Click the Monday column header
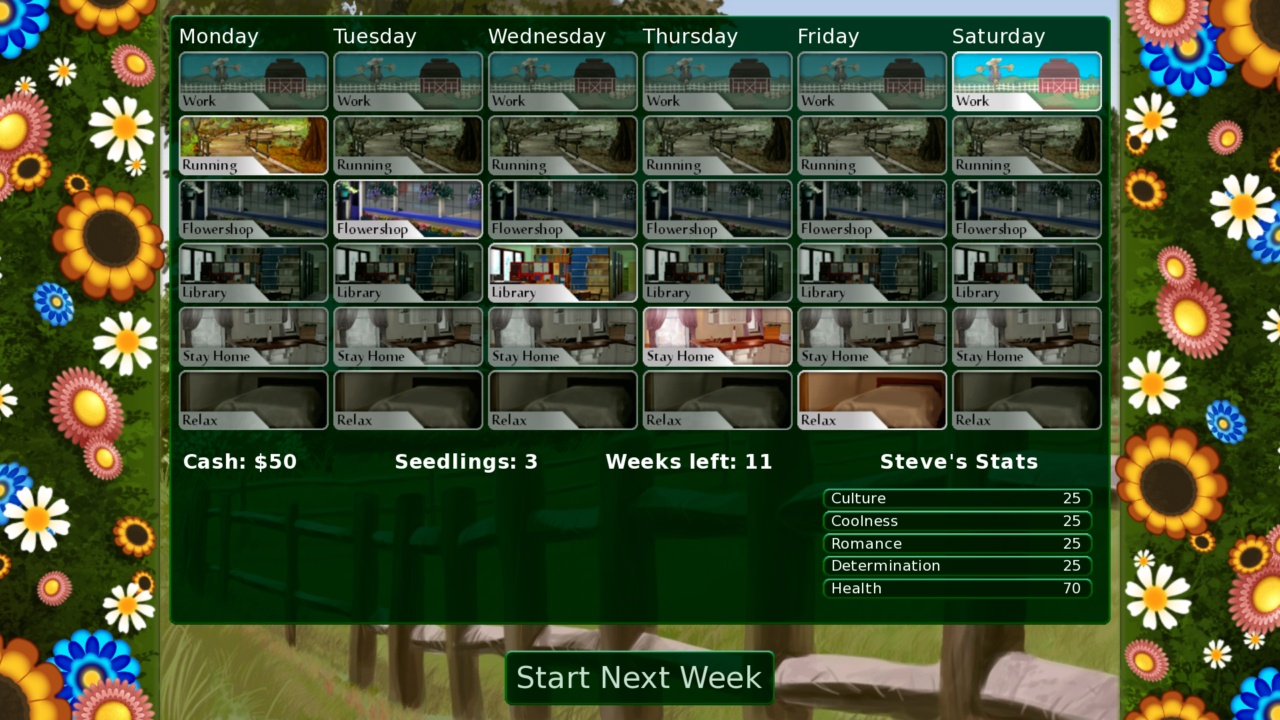The height and width of the screenshot is (720, 1280). [219, 36]
